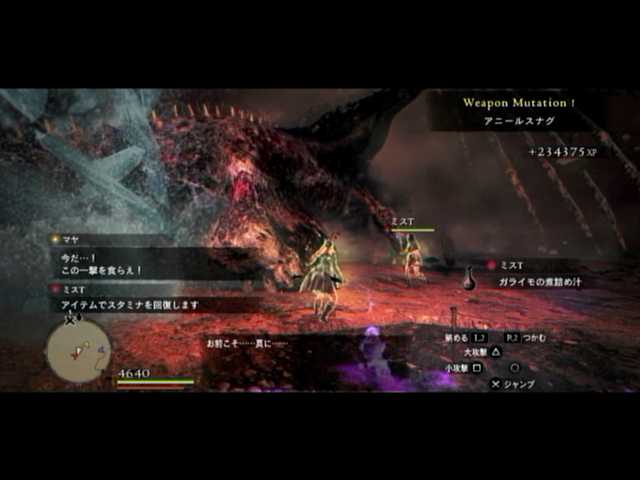Screen dimensions: 640x480
Task: Select the flask item icon
Action: pyautogui.click(x=469, y=280)
